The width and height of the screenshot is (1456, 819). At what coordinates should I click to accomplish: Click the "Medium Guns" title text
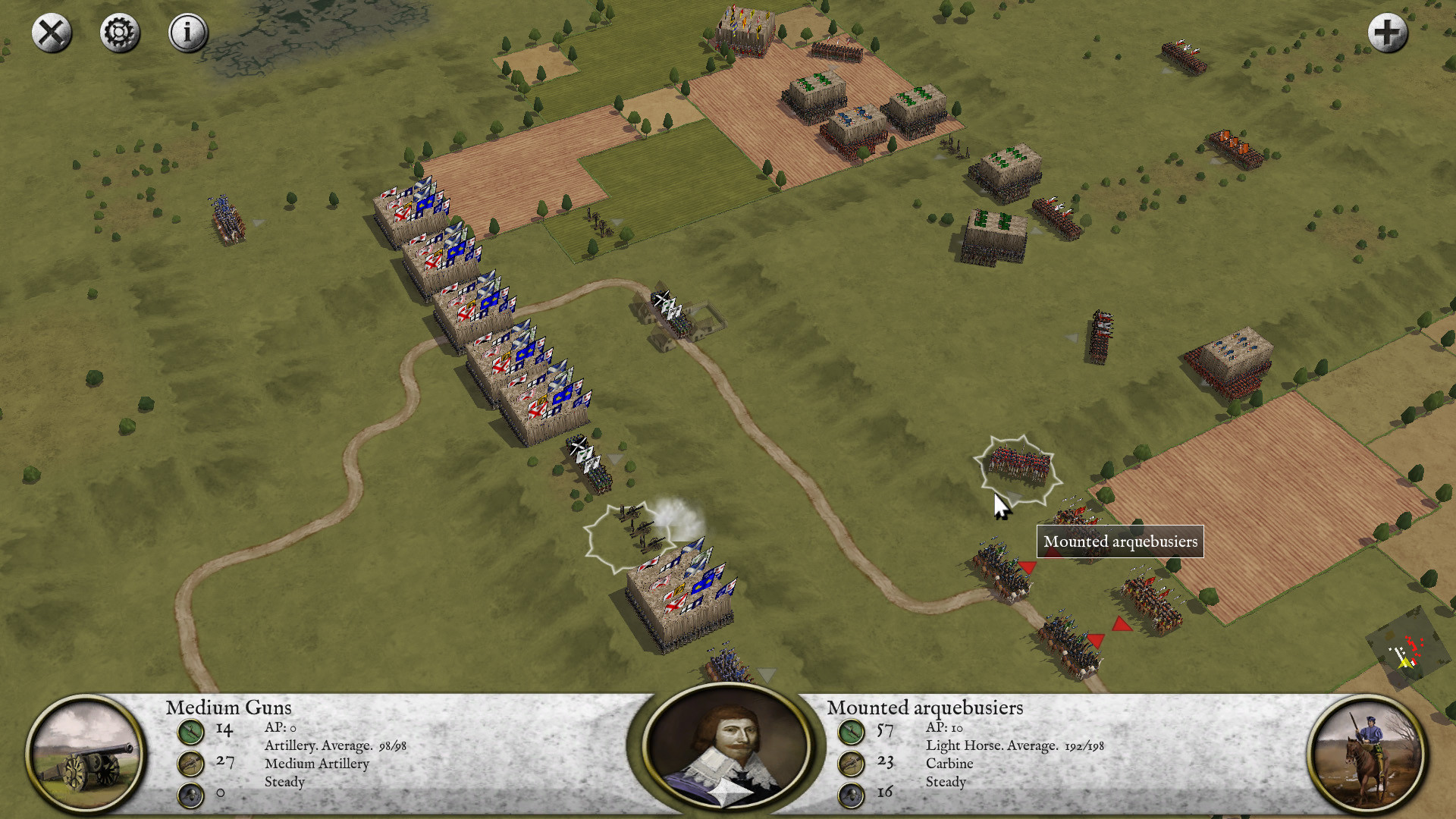point(228,708)
